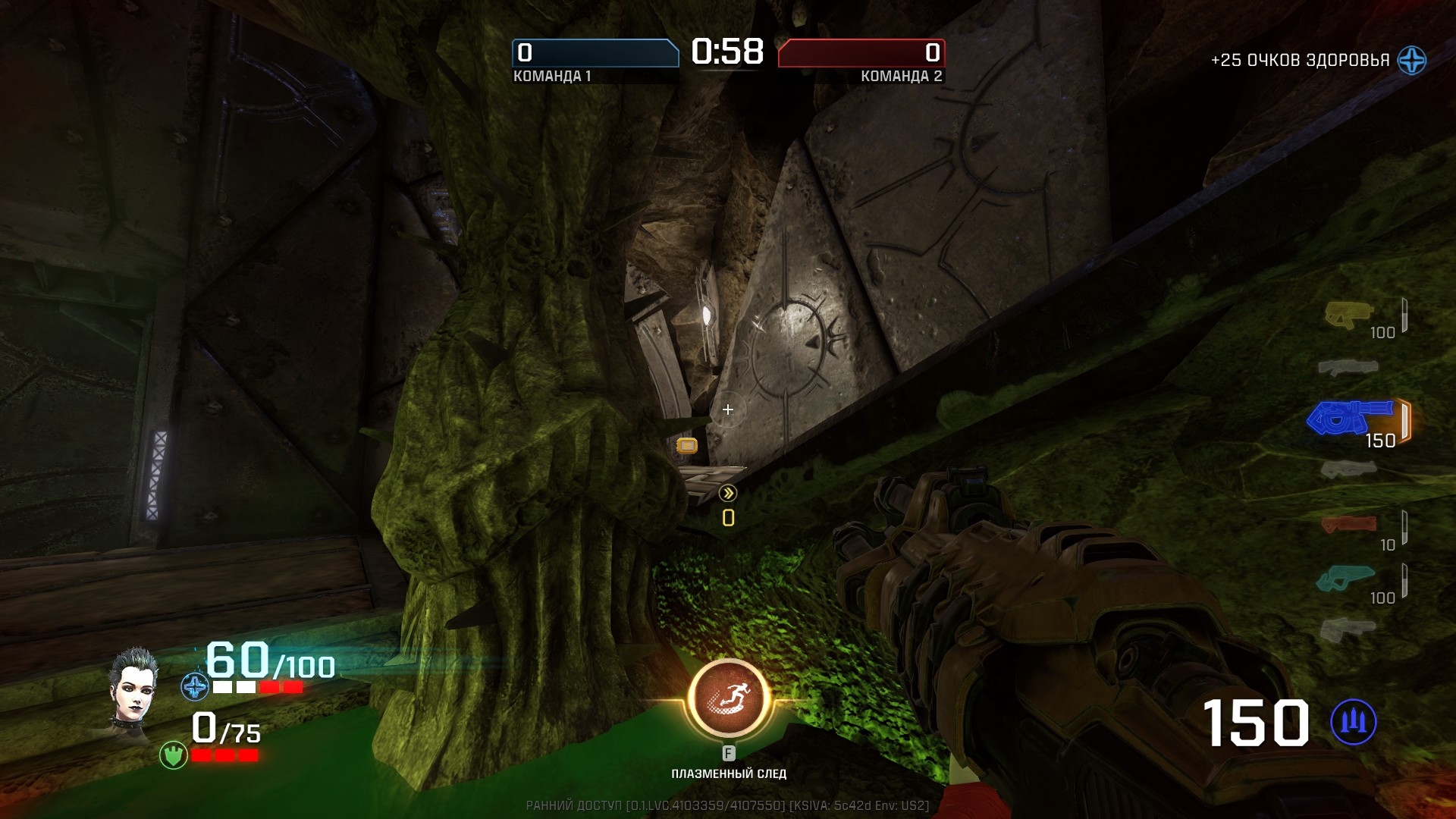Click the health pickup notification icon
Viewport: 1456px width, 819px height.
click(x=1412, y=60)
